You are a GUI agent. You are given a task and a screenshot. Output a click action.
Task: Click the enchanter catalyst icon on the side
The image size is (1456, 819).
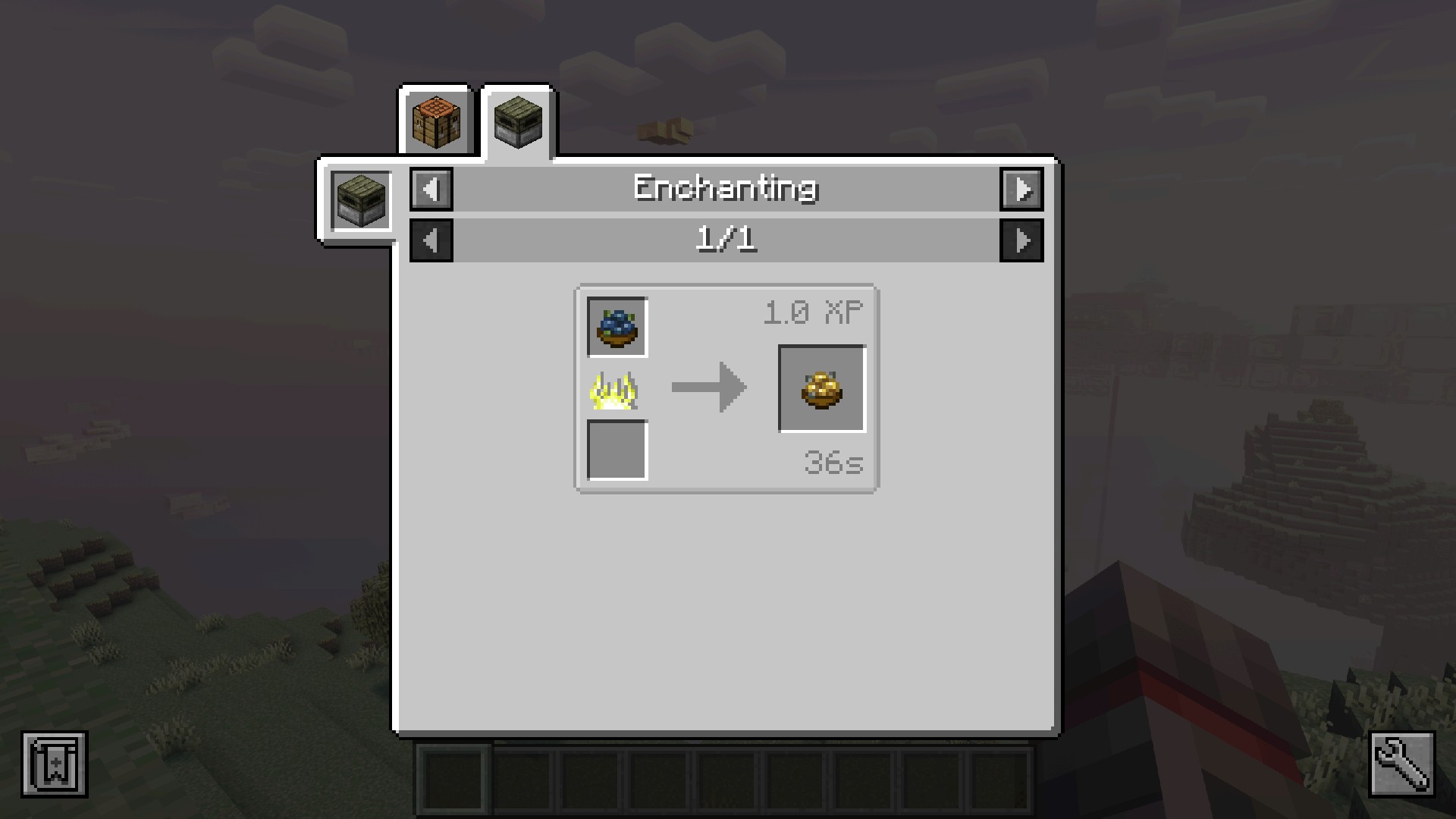[x=361, y=201]
